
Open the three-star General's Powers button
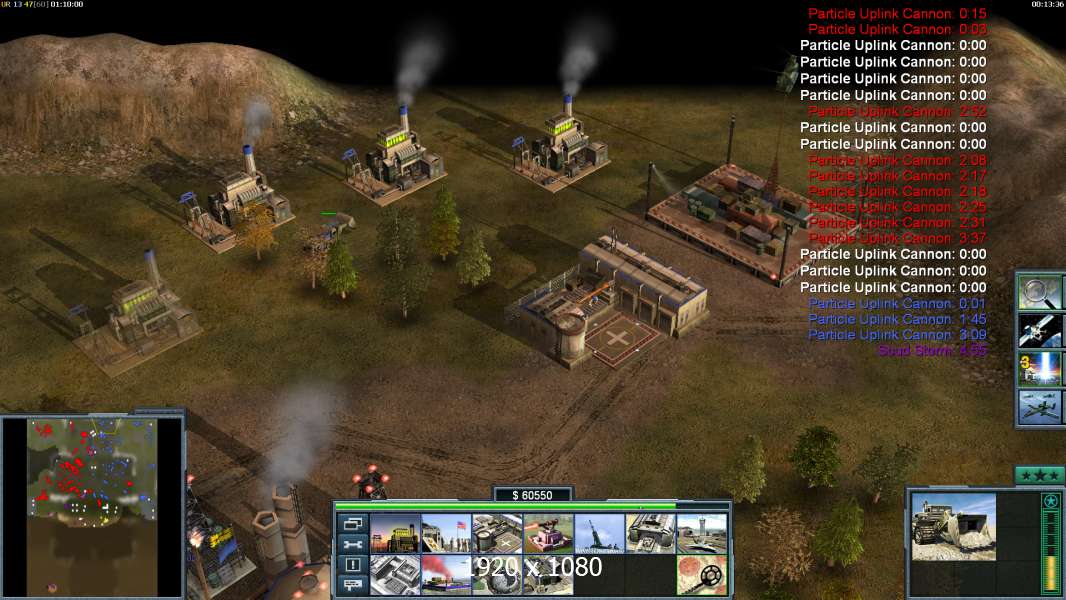[1039, 475]
